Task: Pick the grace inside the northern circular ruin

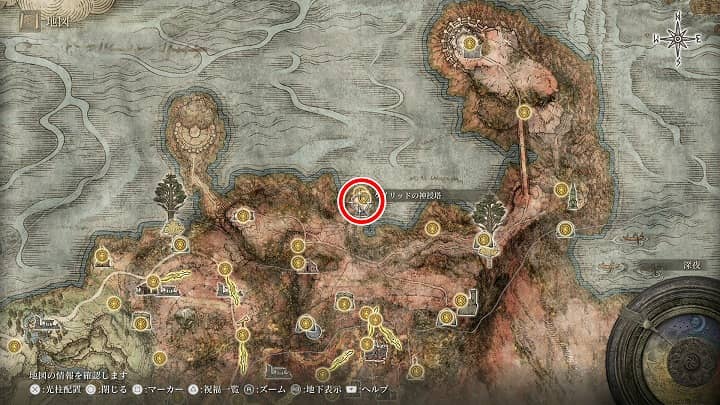Action: [x=470, y=44]
